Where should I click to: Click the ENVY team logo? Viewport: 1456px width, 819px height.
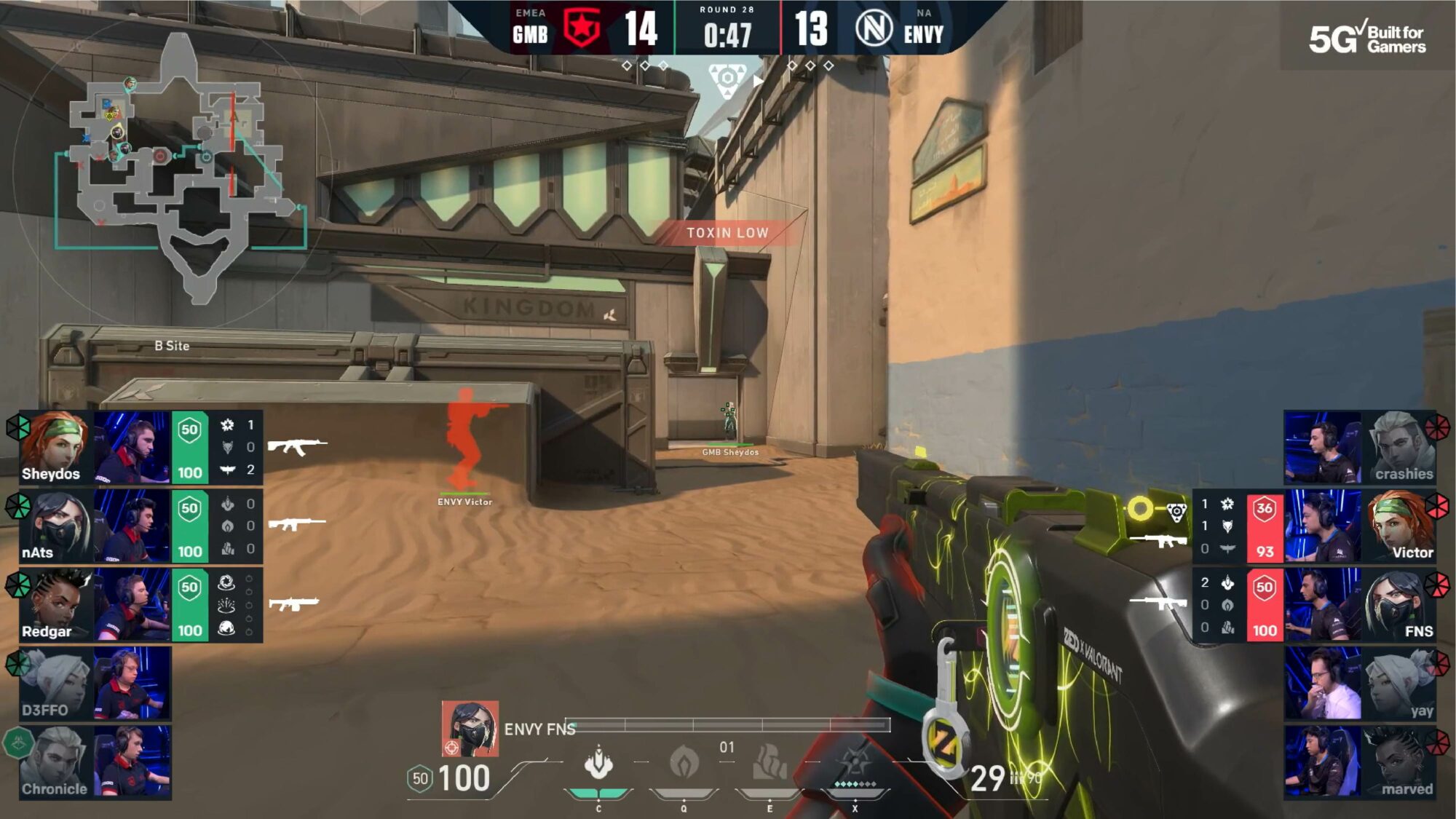click(x=874, y=29)
